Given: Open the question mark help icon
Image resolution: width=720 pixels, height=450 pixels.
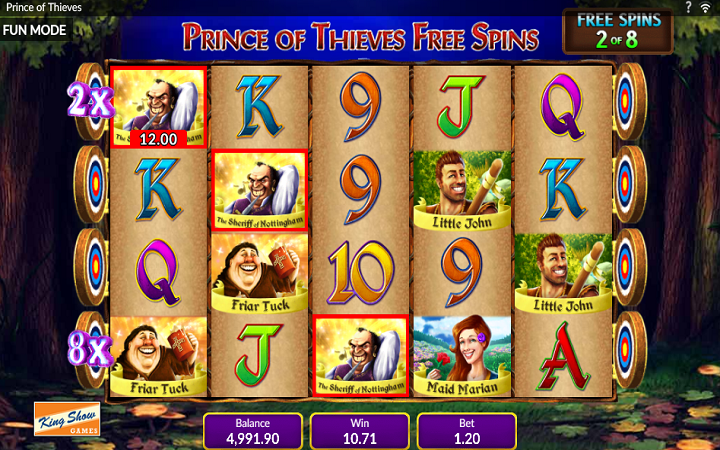Looking at the screenshot, I should pos(688,7).
